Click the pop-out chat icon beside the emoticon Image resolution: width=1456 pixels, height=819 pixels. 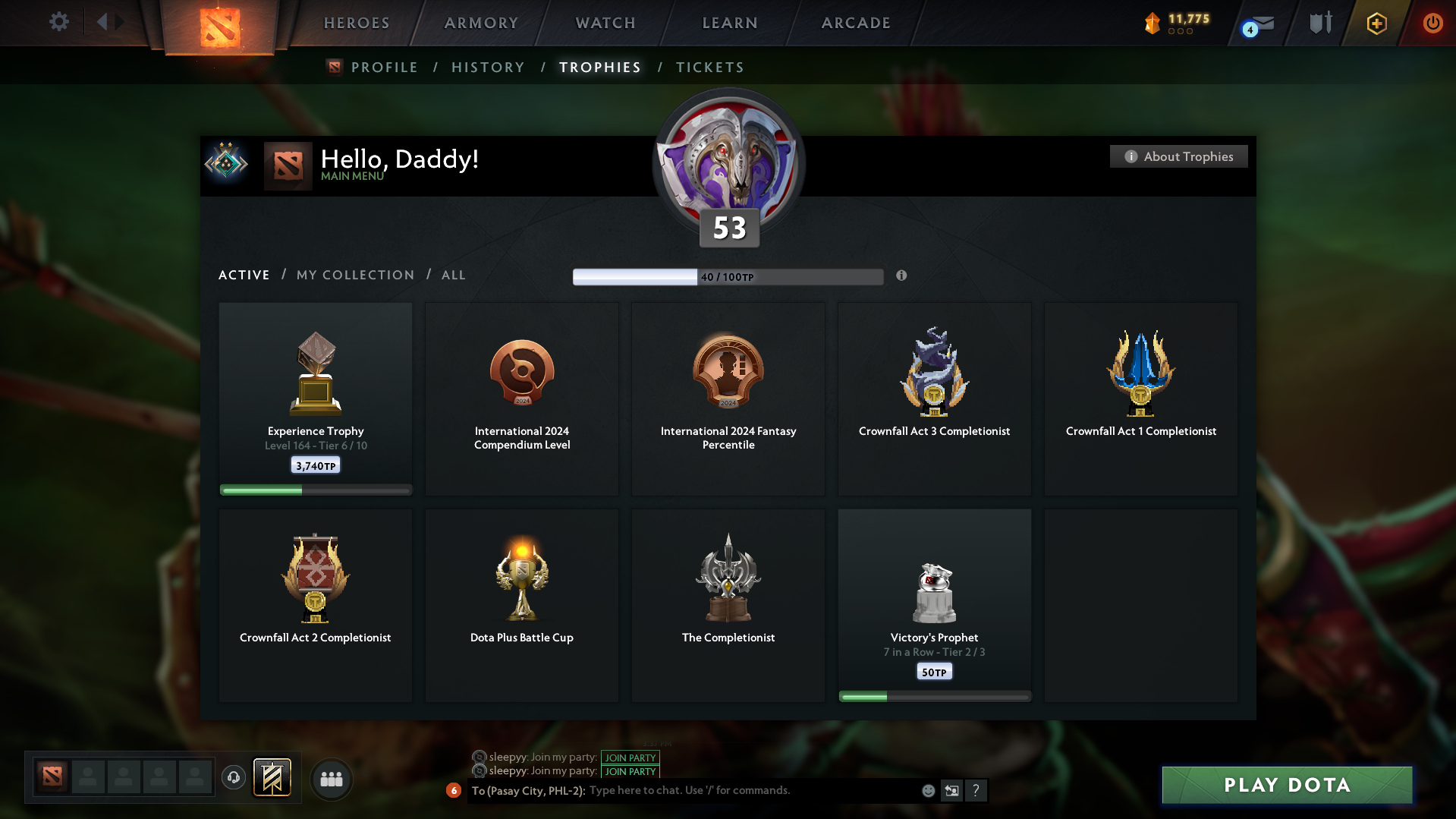tap(952, 790)
